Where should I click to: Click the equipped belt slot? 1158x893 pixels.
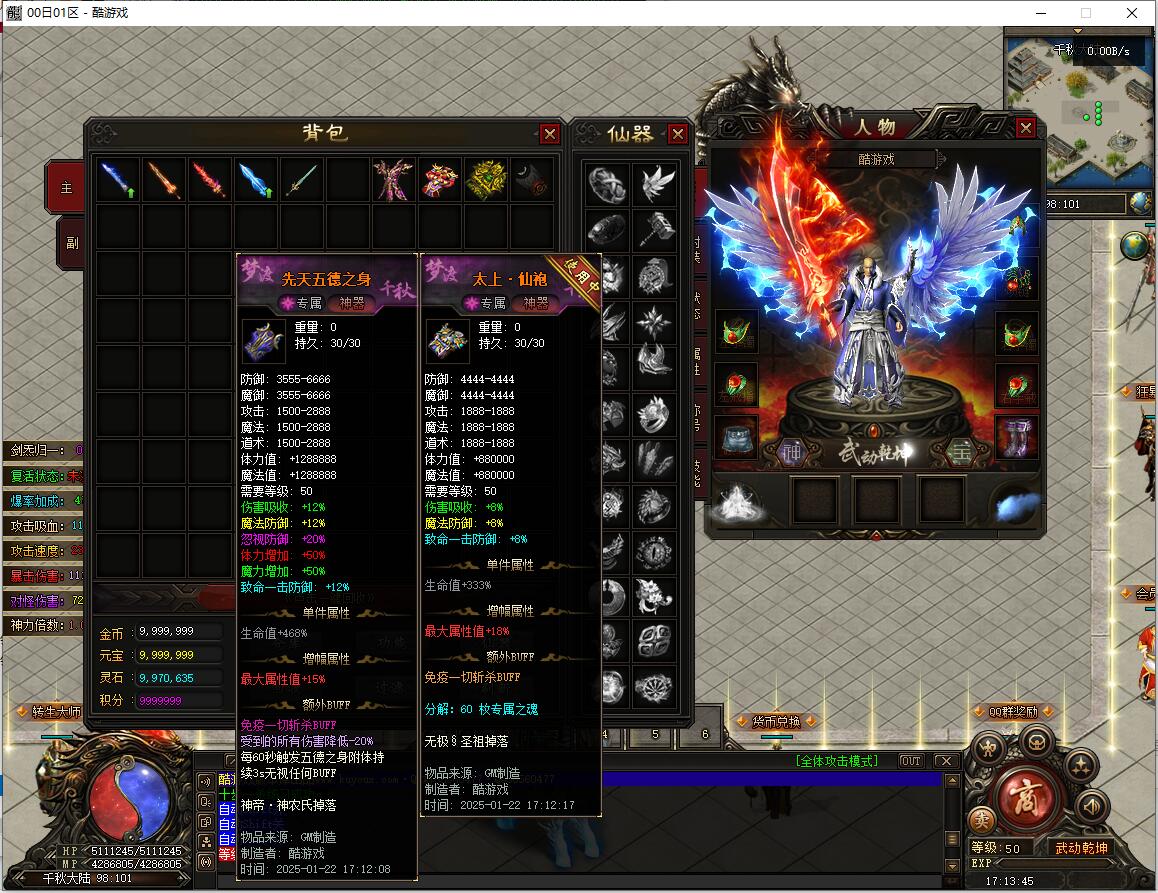pos(736,438)
